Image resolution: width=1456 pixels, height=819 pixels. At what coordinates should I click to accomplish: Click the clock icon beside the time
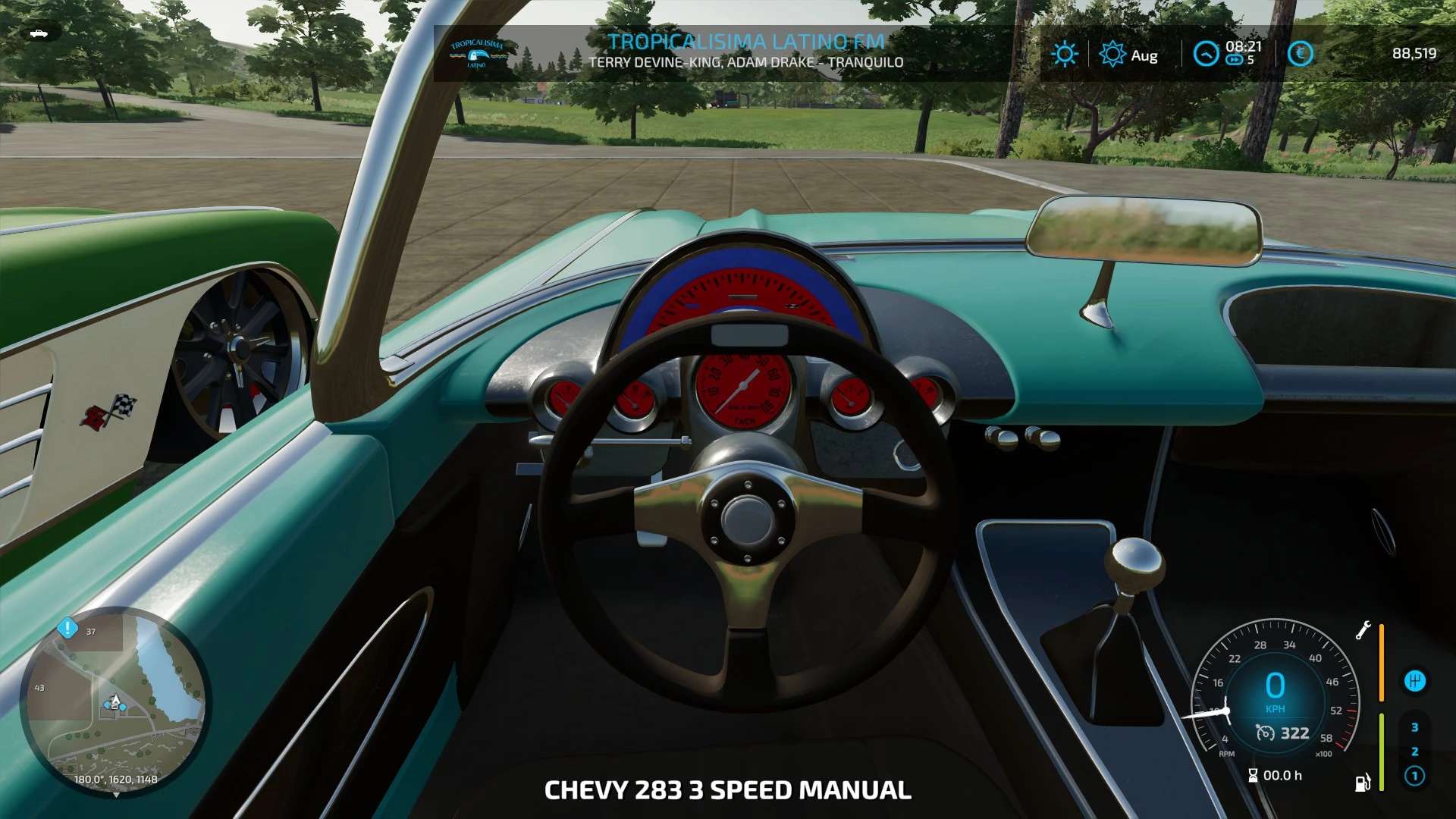pyautogui.click(x=1205, y=54)
